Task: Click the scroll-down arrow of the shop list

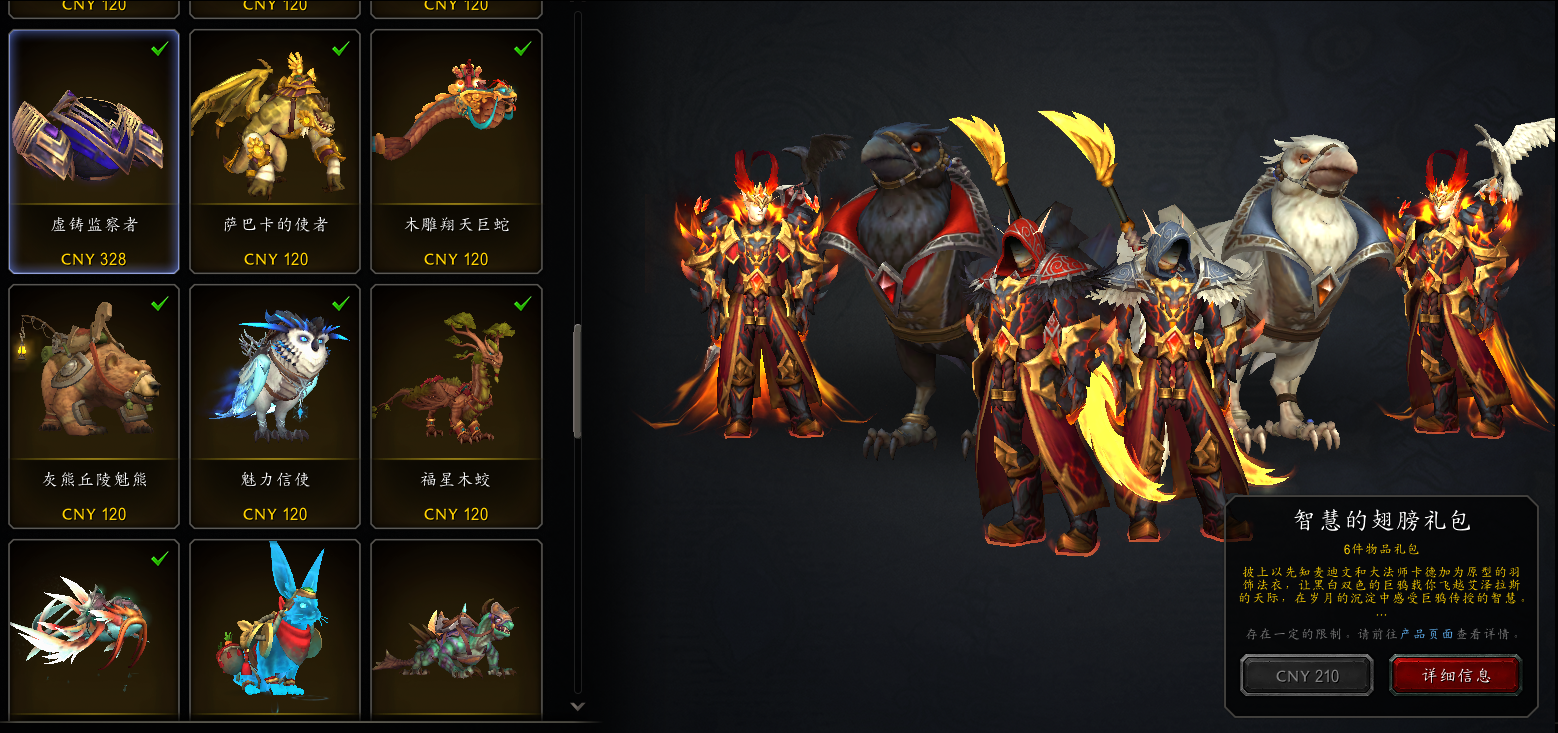Action: [577, 706]
